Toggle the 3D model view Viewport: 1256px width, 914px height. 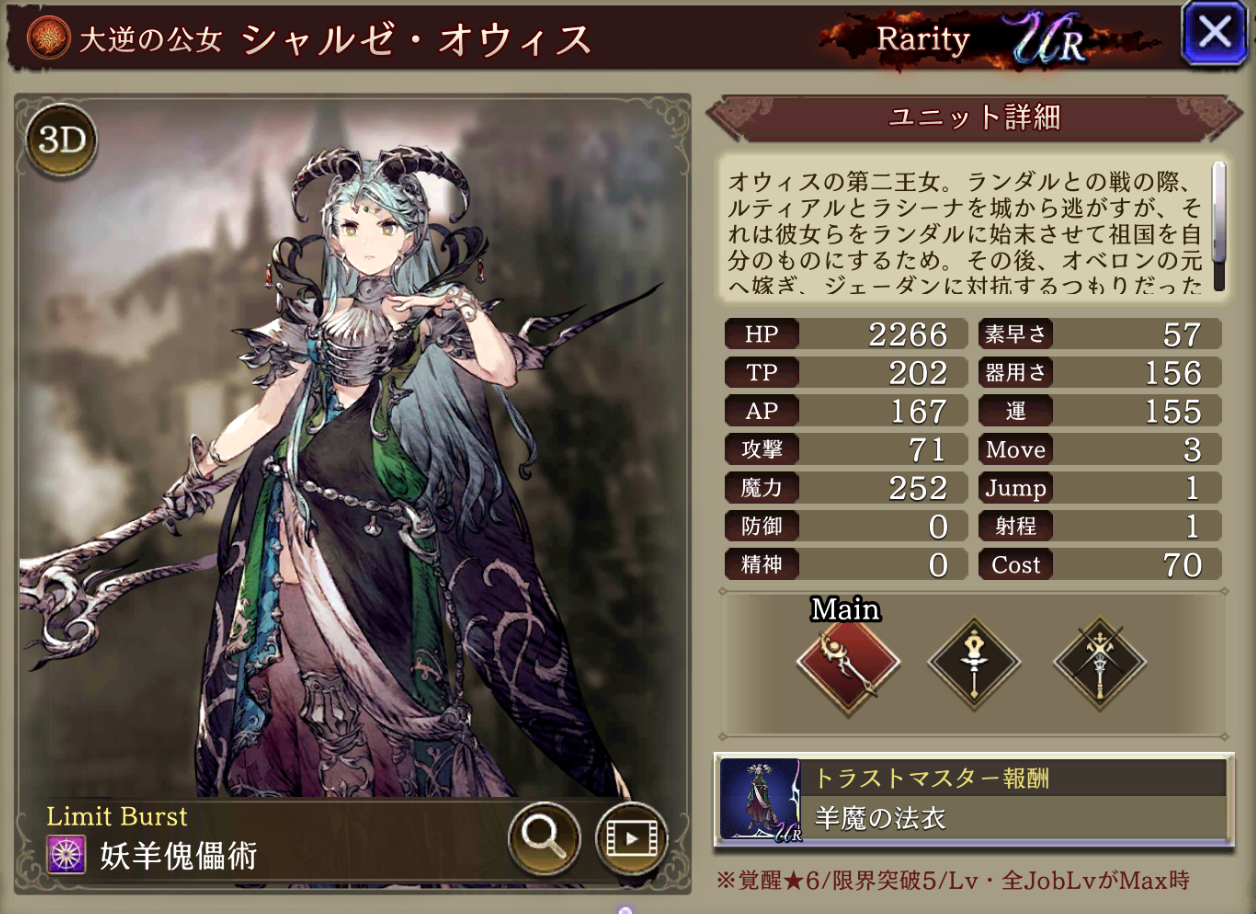point(61,141)
